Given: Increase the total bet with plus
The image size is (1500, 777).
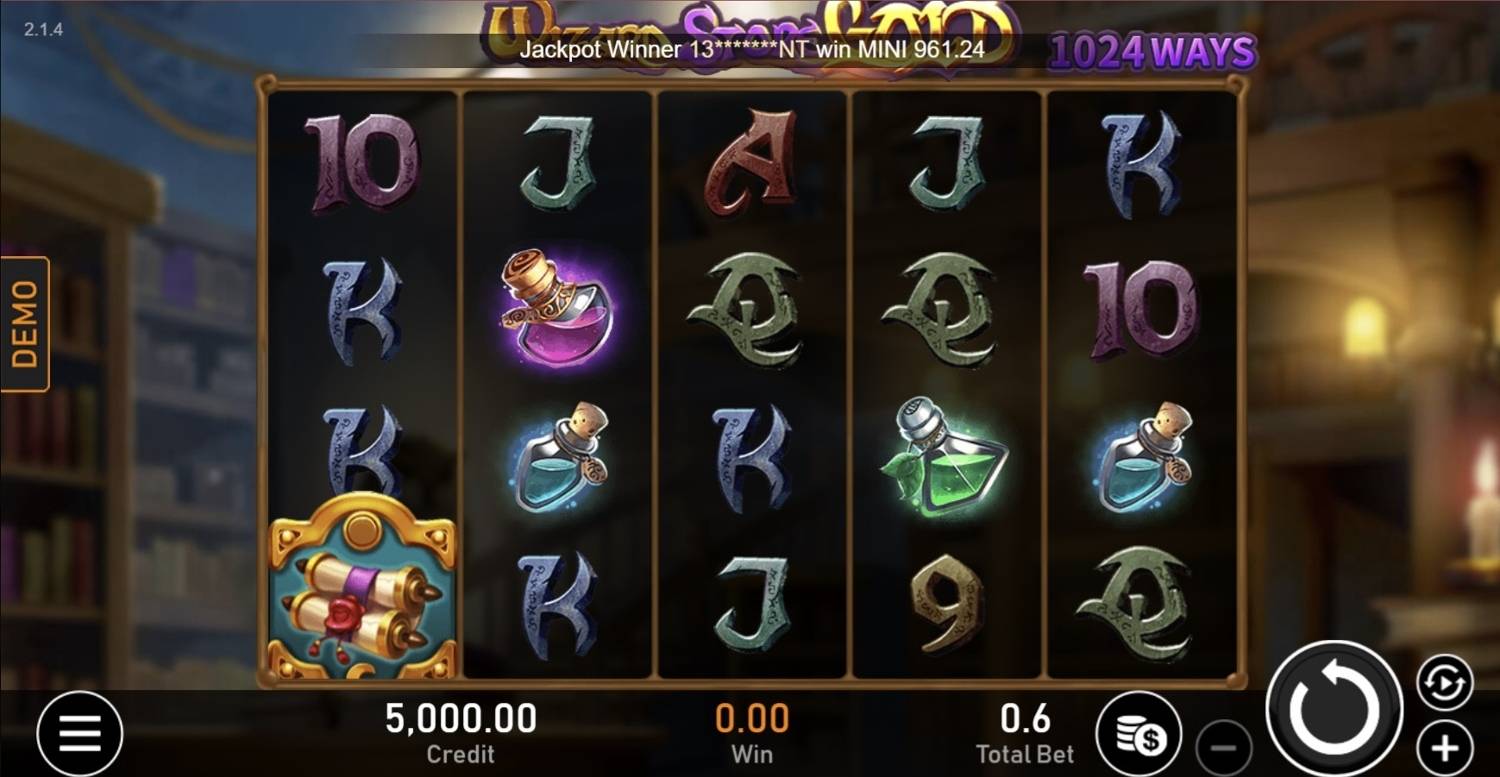Looking at the screenshot, I should (1444, 748).
